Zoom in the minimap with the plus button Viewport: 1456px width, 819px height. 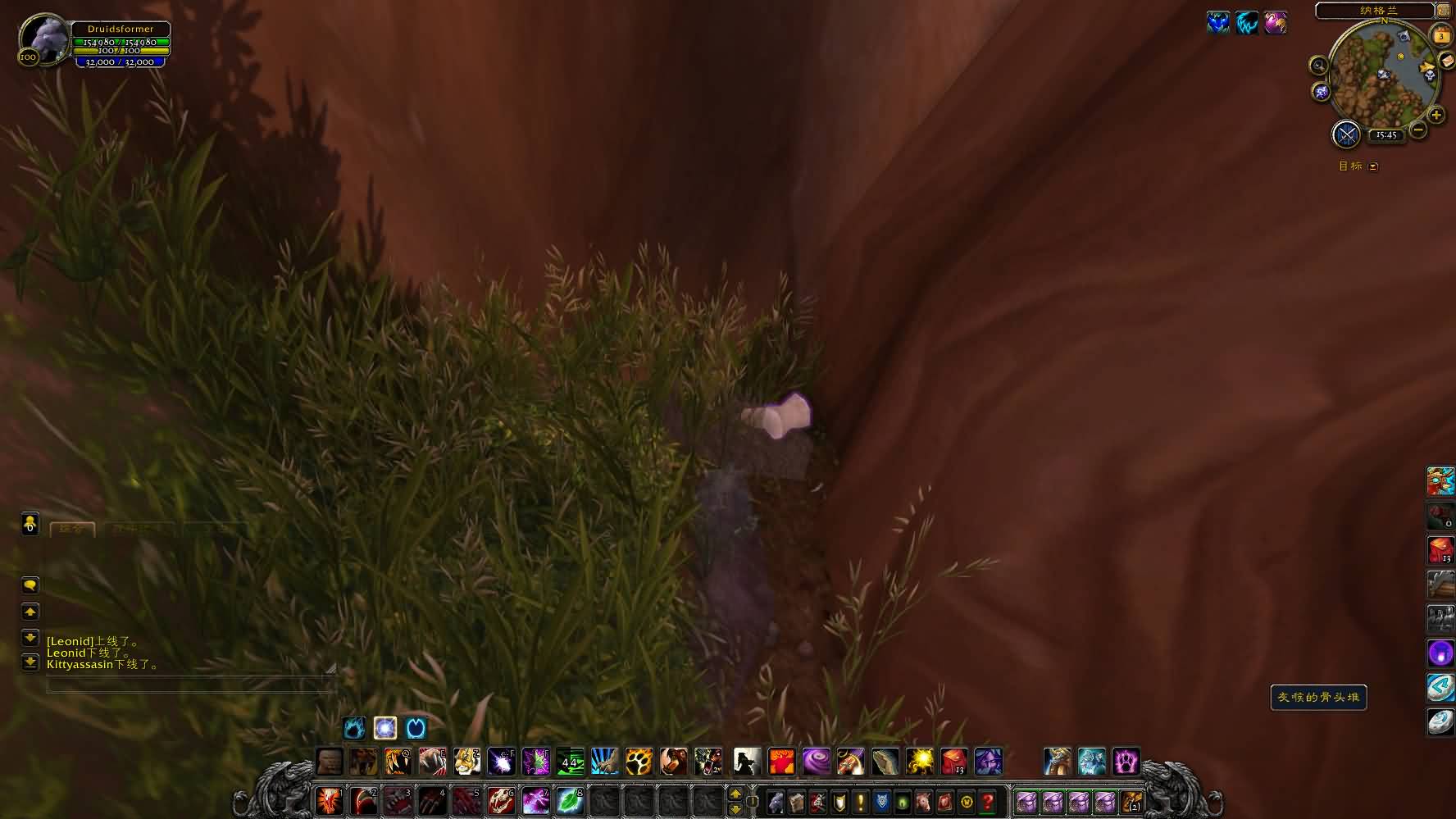click(x=1436, y=116)
